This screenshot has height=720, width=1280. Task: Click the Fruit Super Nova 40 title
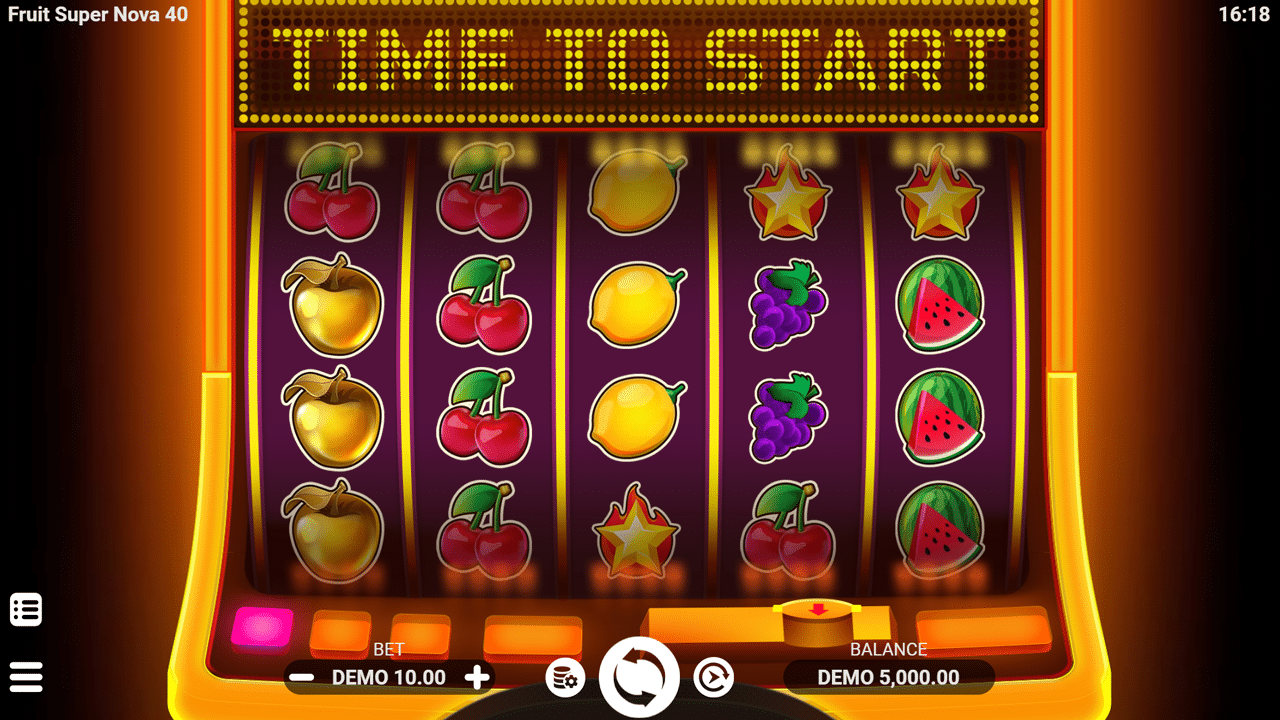pos(97,15)
